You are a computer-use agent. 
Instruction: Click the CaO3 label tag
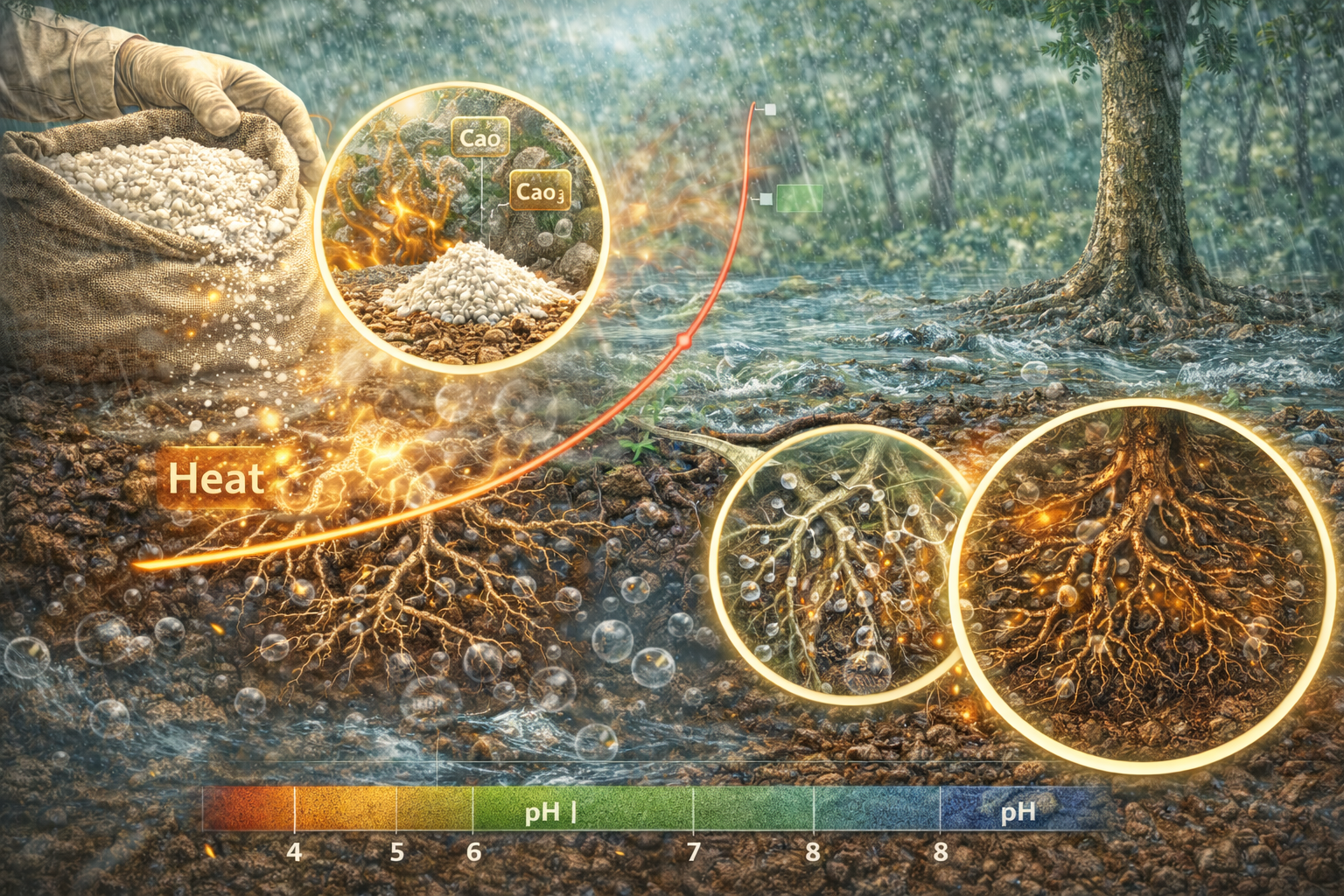point(540,192)
